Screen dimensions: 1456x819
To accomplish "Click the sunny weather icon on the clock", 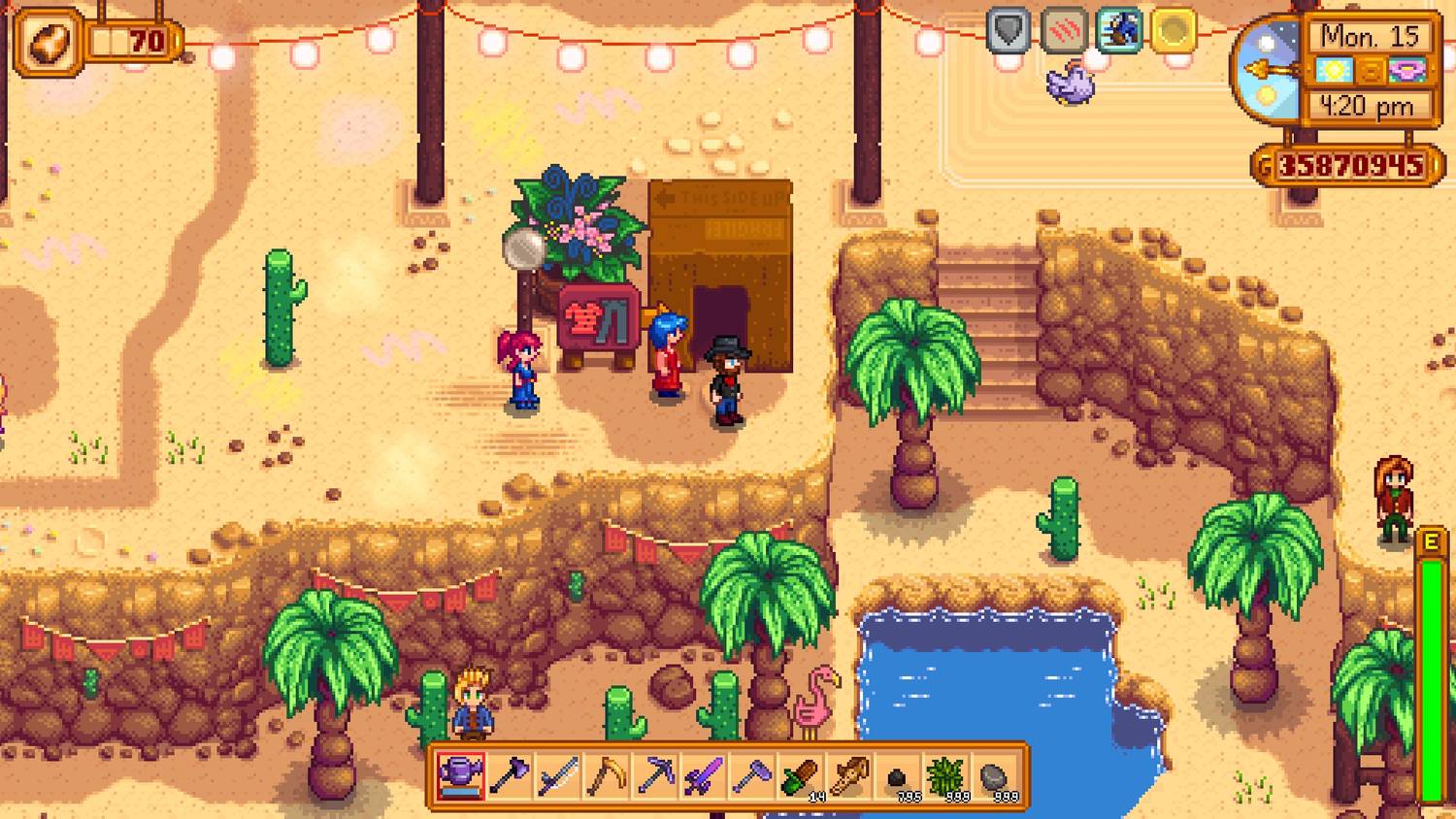I will 1333,69.
